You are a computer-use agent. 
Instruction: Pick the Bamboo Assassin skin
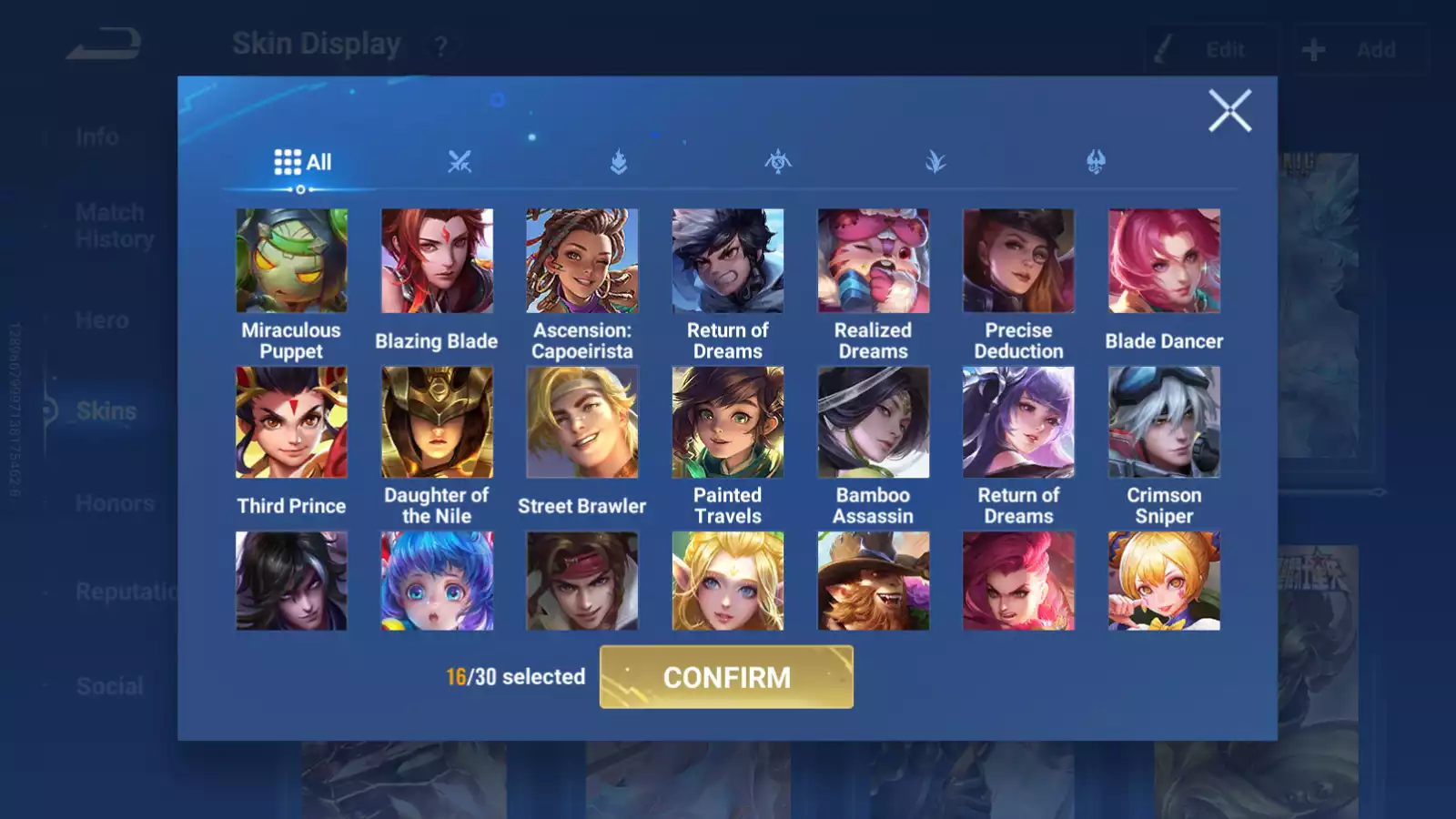(874, 422)
